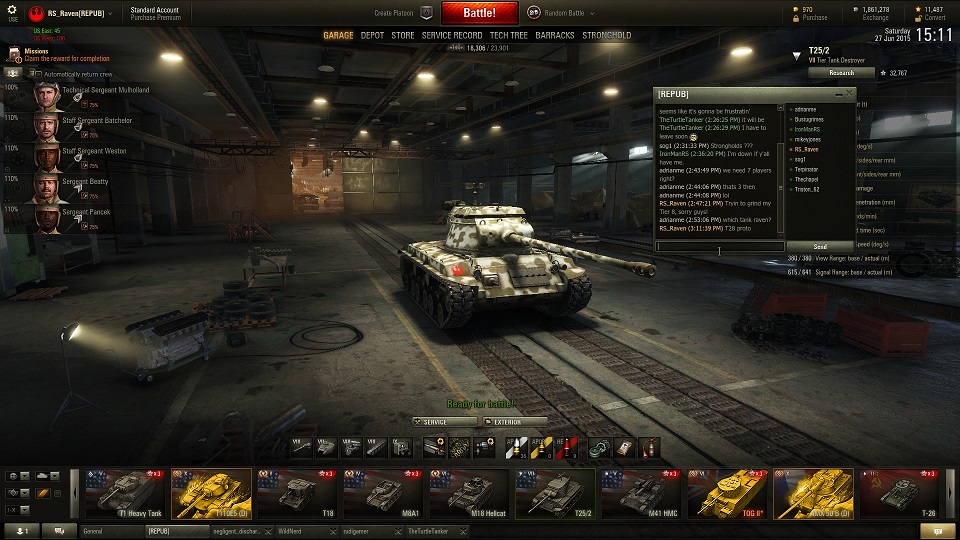This screenshot has width=960, height=540.
Task: Focus the REPUB chat text input
Action: (x=720, y=246)
